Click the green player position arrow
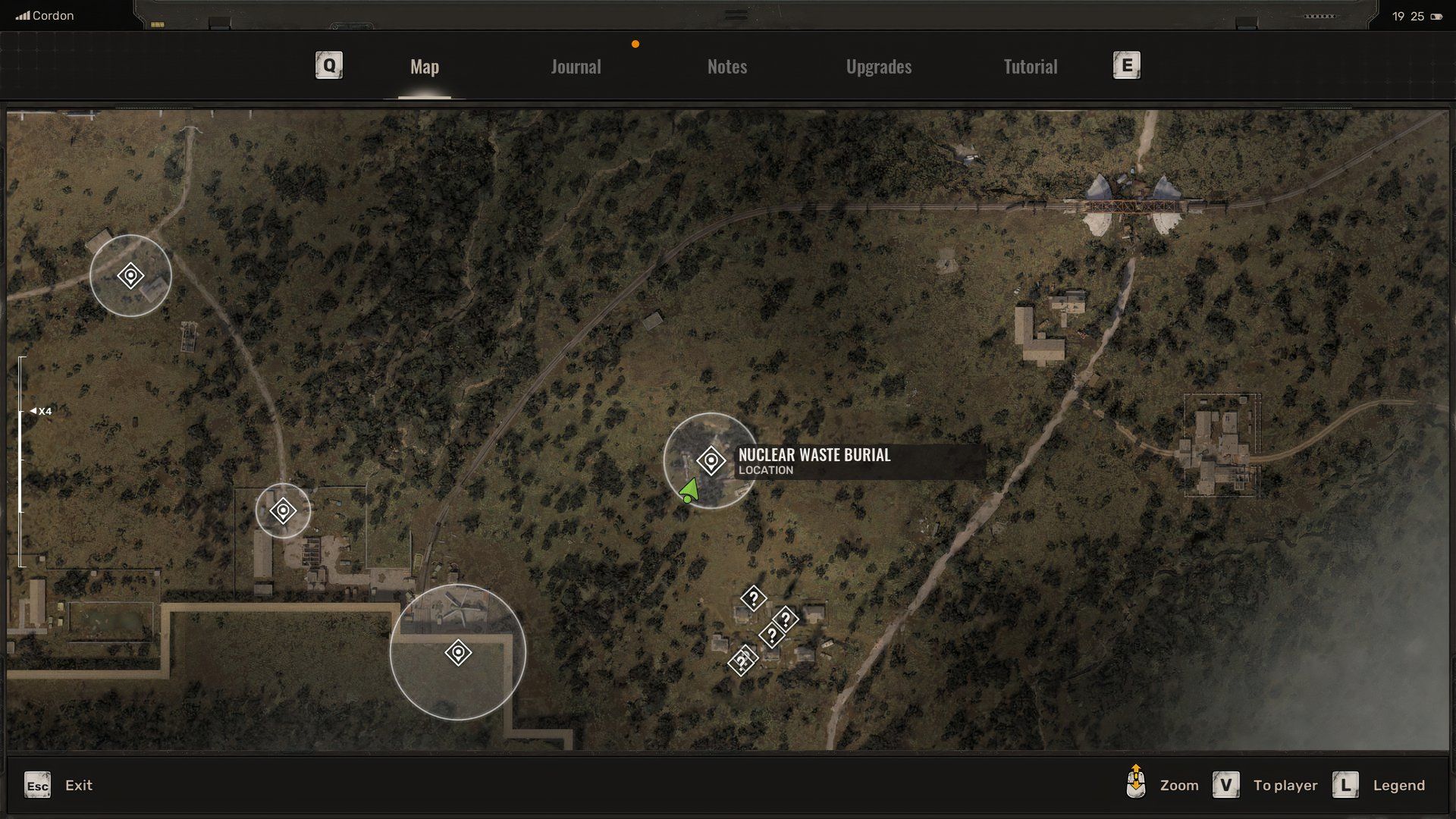Viewport: 1456px width, 819px height. [689, 489]
